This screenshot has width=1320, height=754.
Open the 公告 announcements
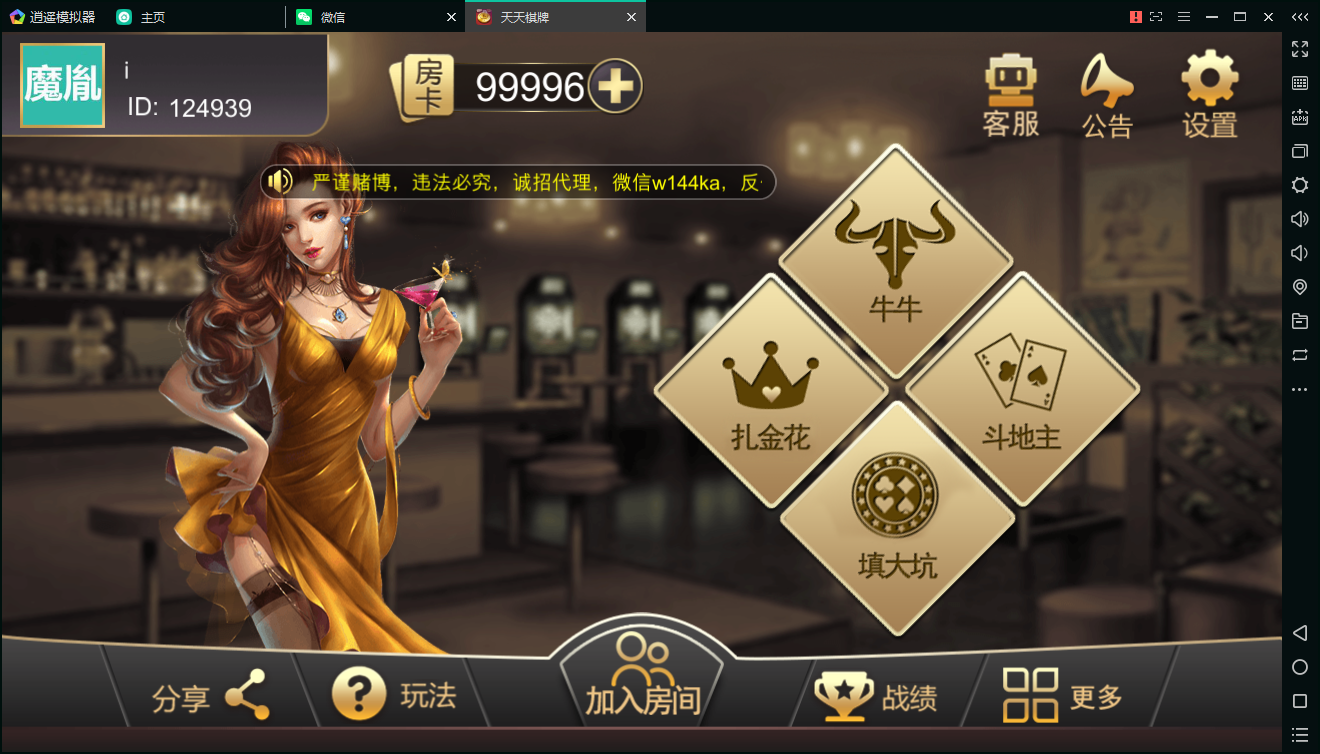[x=1108, y=95]
